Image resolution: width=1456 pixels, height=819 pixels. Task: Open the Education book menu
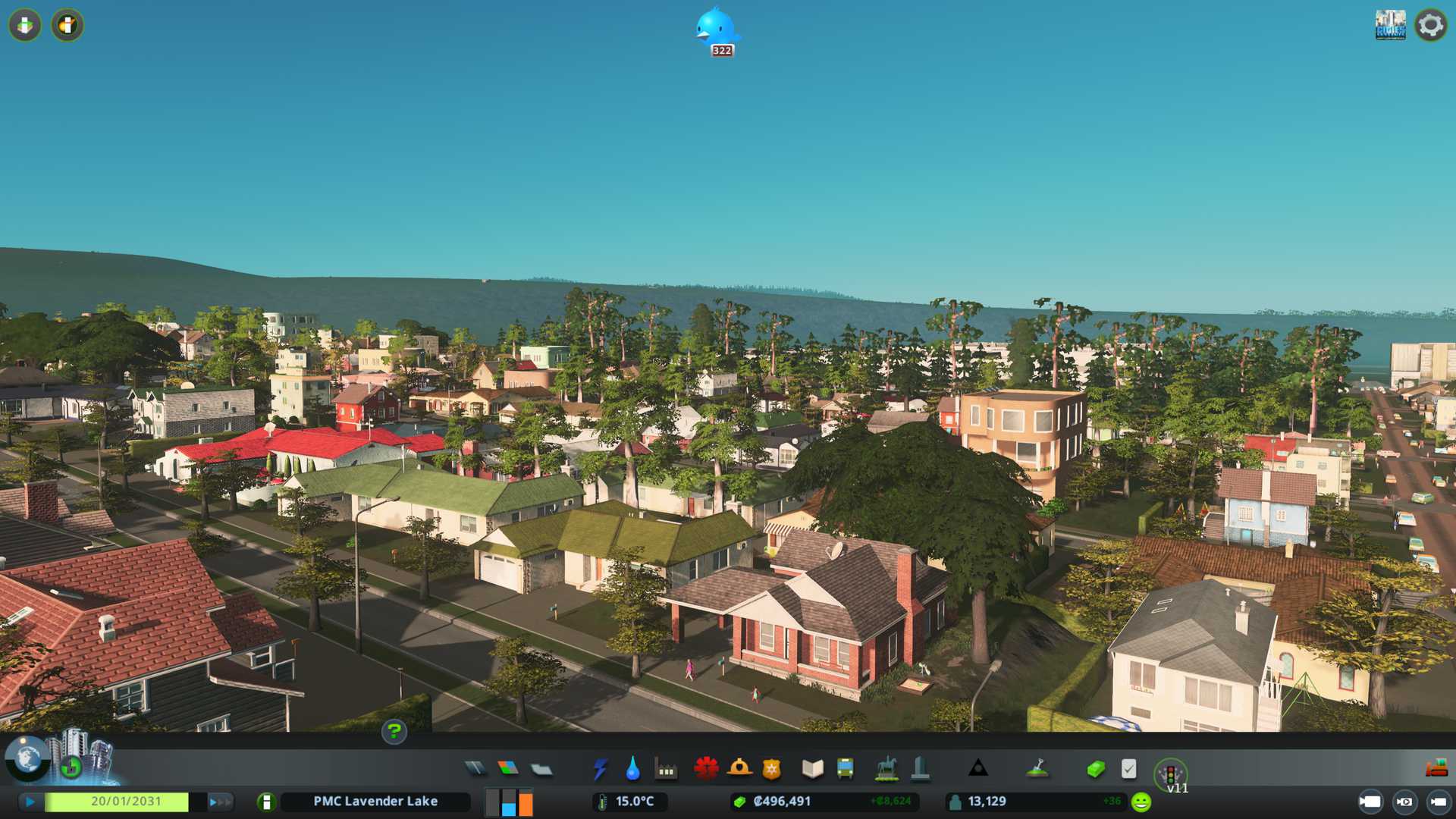(x=812, y=769)
